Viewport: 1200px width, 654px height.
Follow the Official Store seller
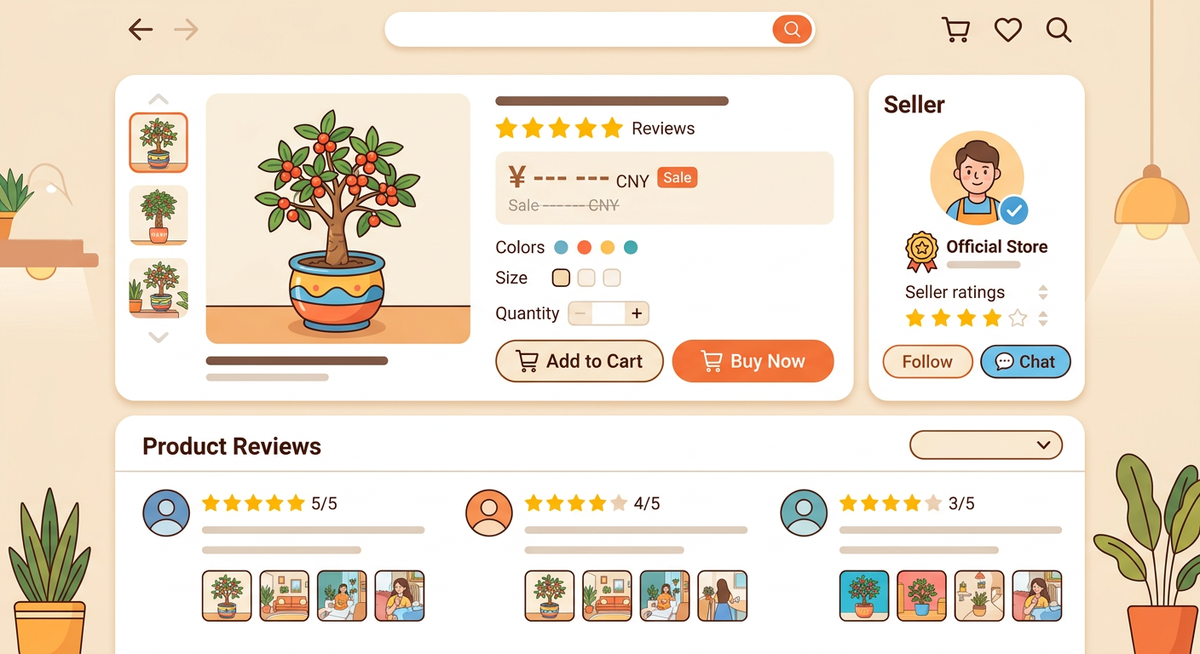[x=927, y=362]
